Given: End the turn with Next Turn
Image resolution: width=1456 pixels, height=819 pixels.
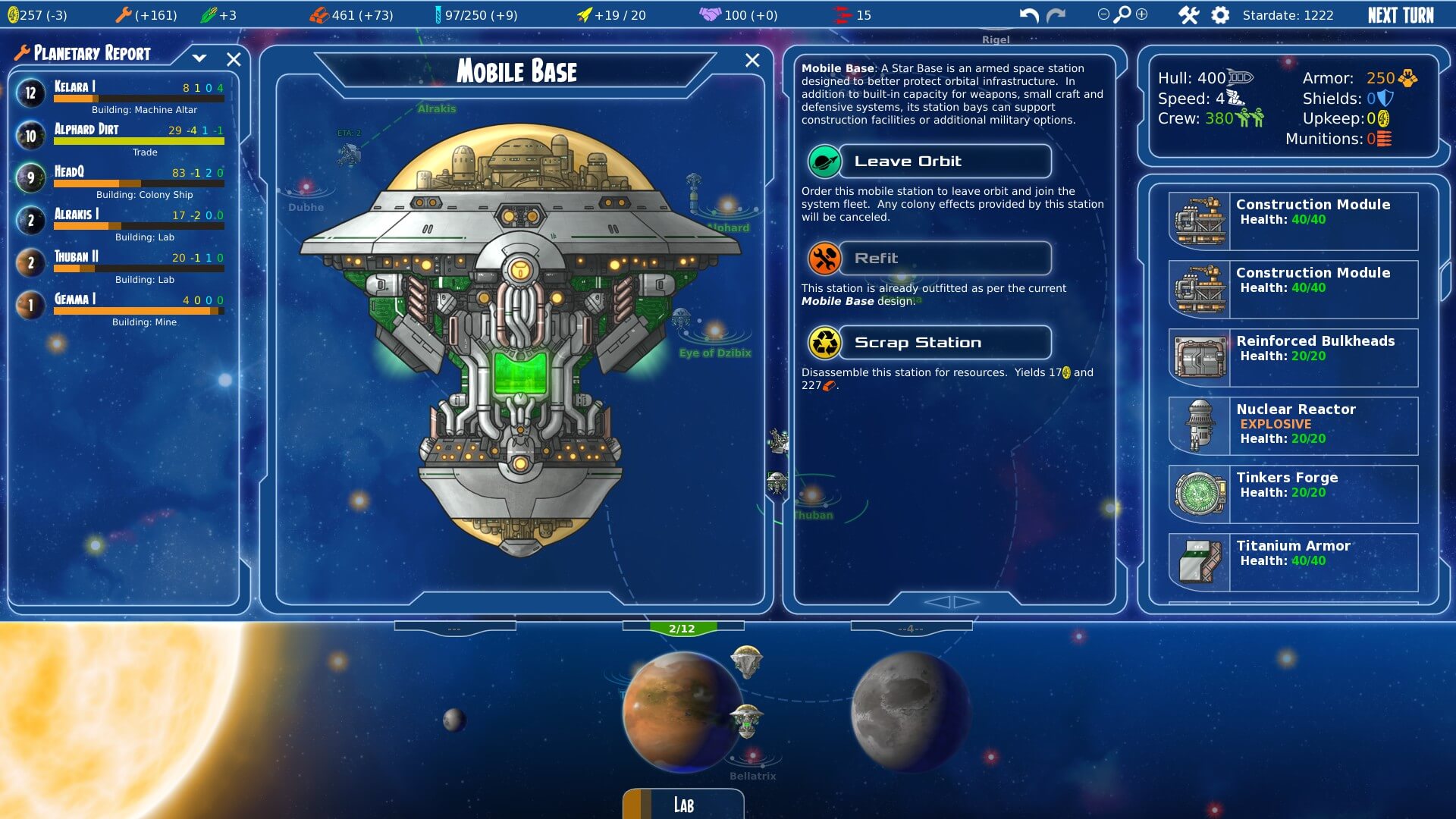Looking at the screenshot, I should pyautogui.click(x=1400, y=15).
